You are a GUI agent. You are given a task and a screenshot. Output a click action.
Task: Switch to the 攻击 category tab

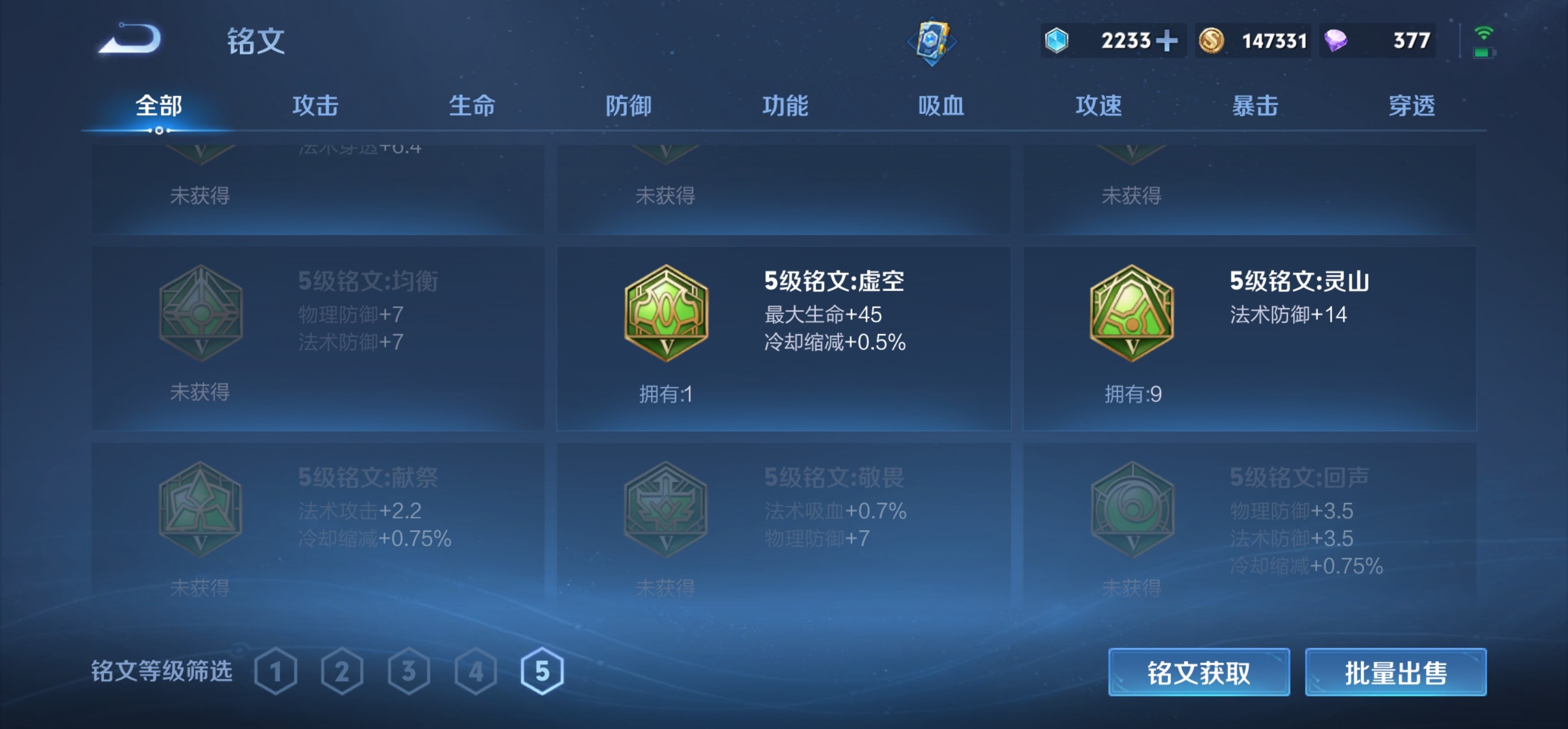click(316, 105)
